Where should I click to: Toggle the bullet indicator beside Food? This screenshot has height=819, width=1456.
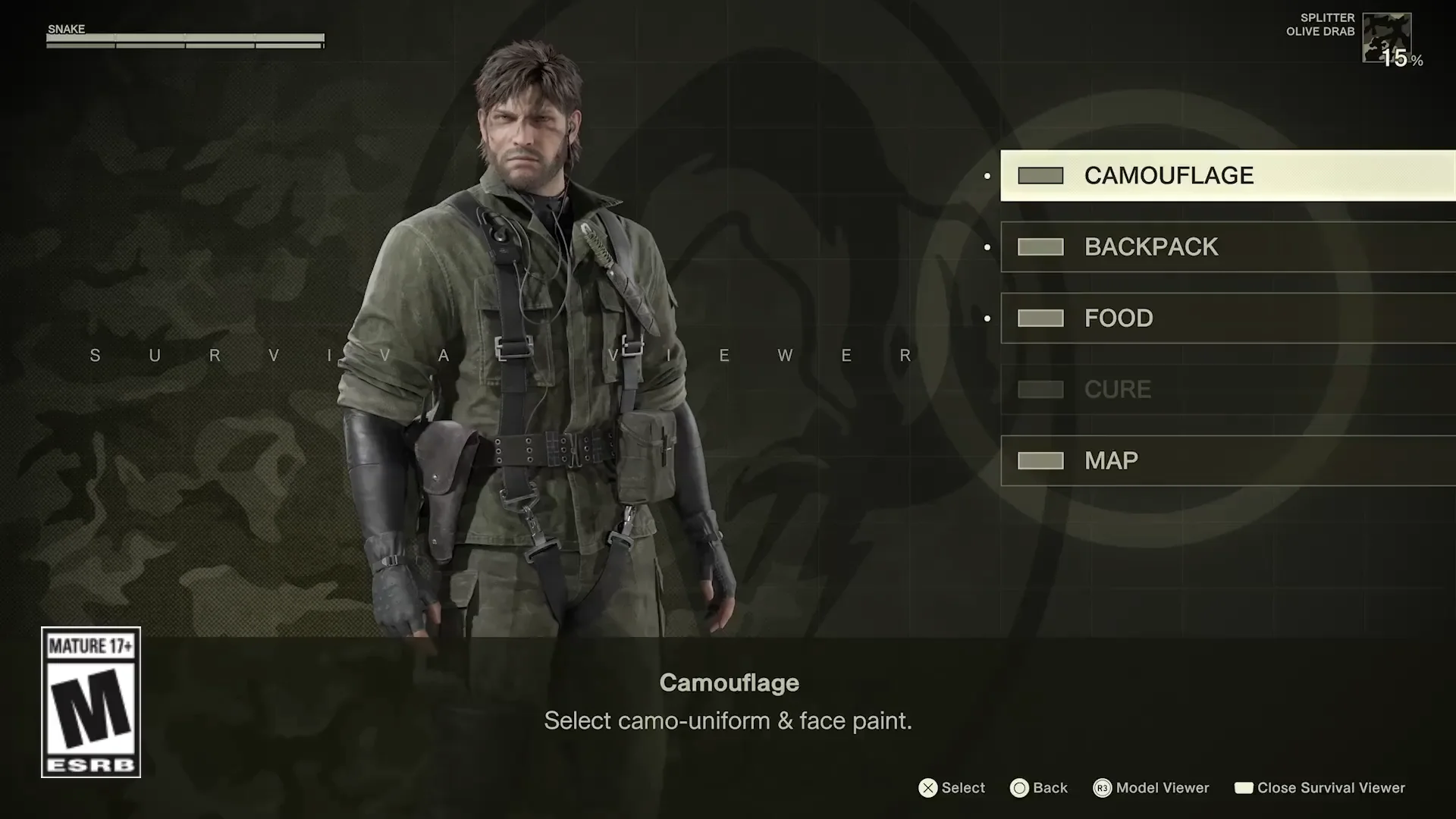coord(986,318)
